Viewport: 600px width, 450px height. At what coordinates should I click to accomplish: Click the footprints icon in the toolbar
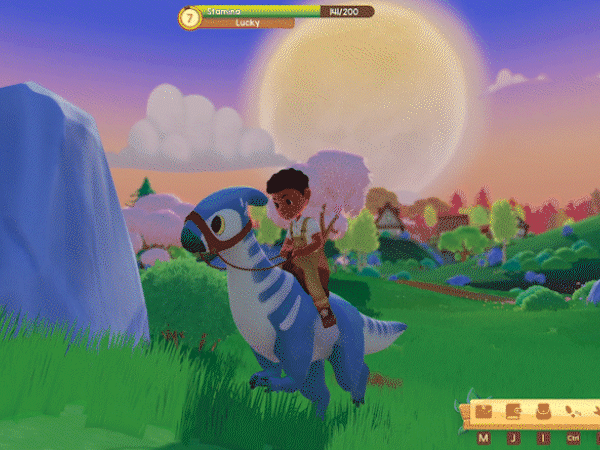point(573,411)
